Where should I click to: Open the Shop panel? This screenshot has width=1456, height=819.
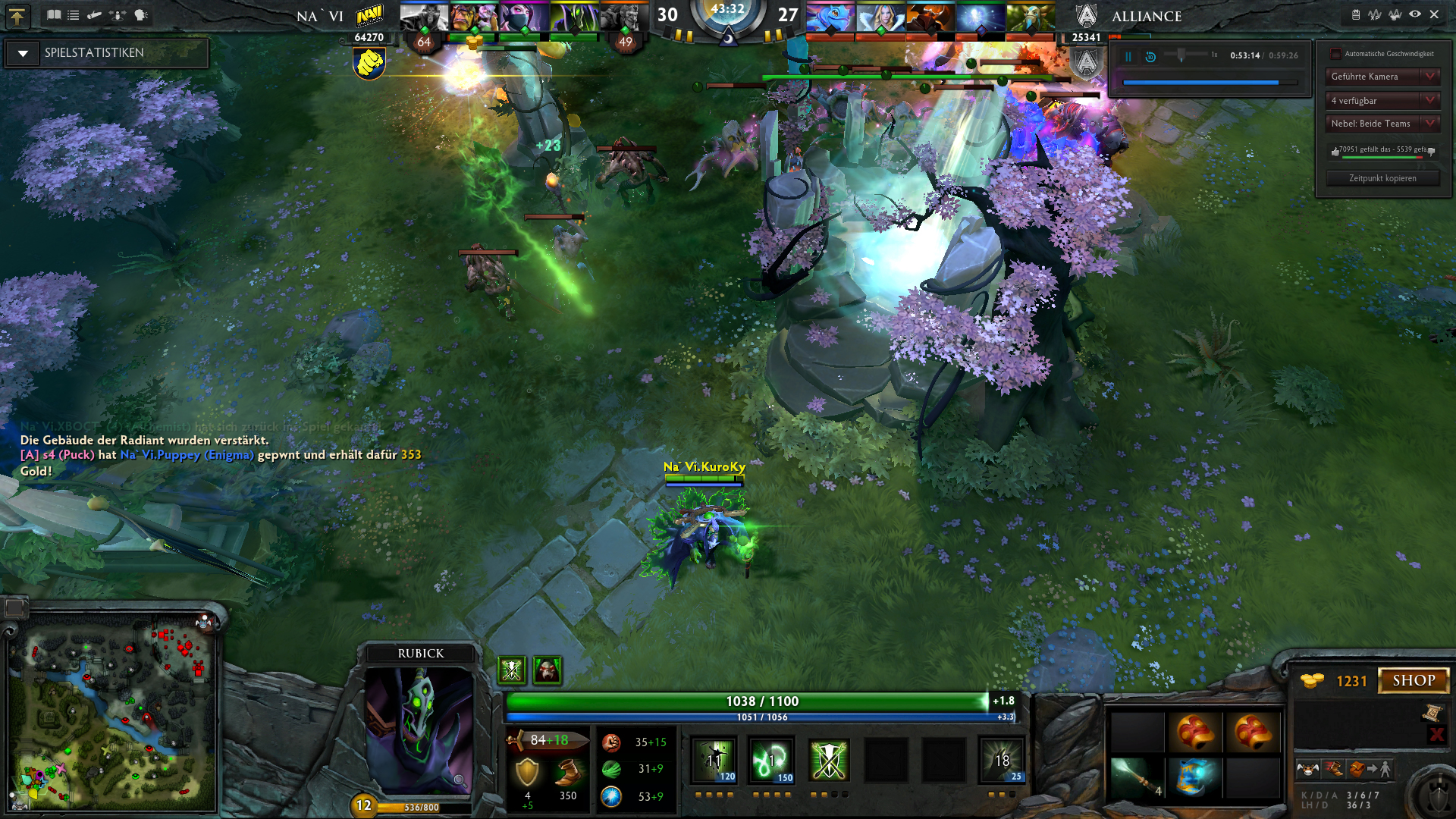pos(1413,680)
